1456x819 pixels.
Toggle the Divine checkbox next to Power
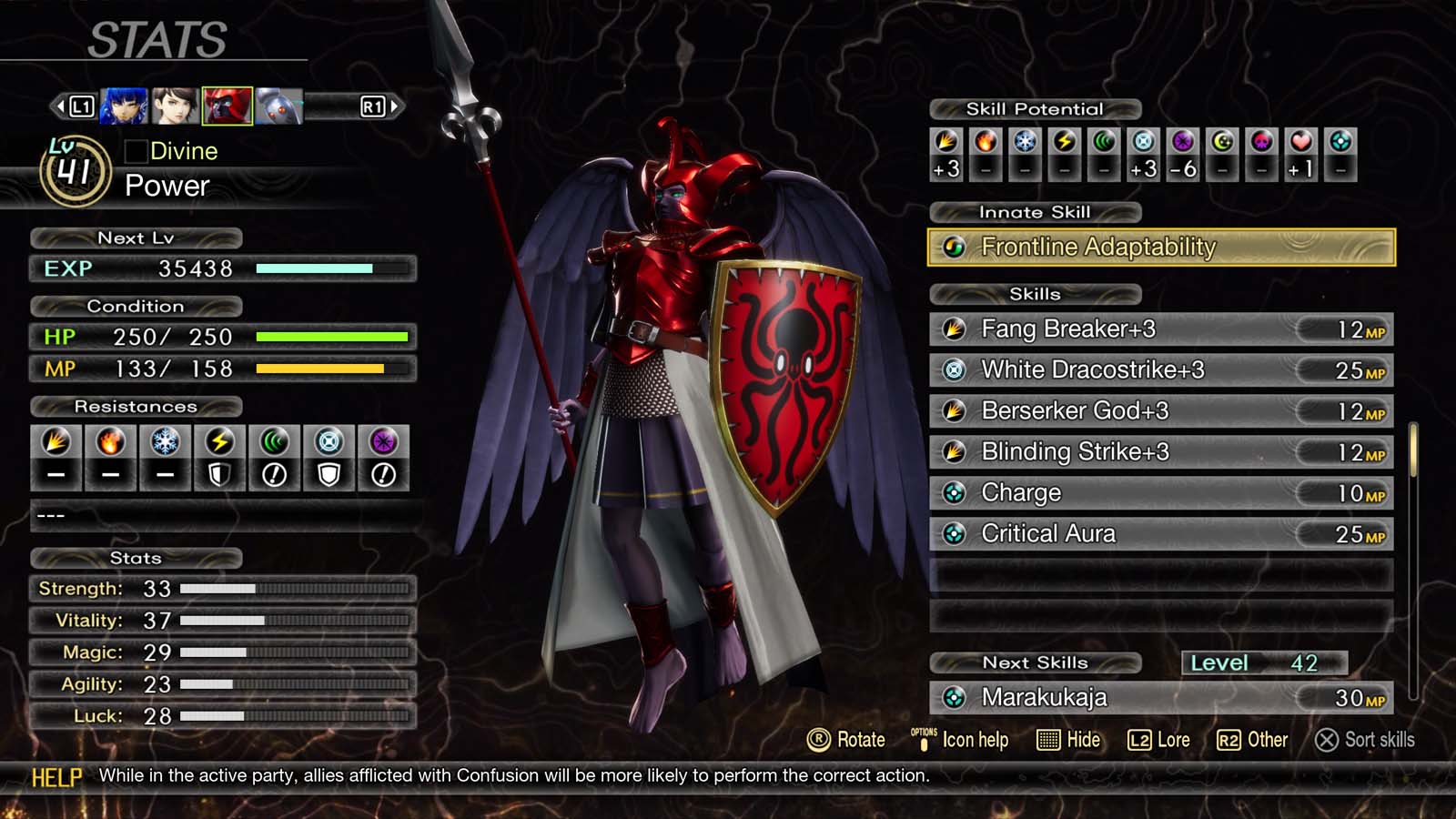[x=138, y=151]
